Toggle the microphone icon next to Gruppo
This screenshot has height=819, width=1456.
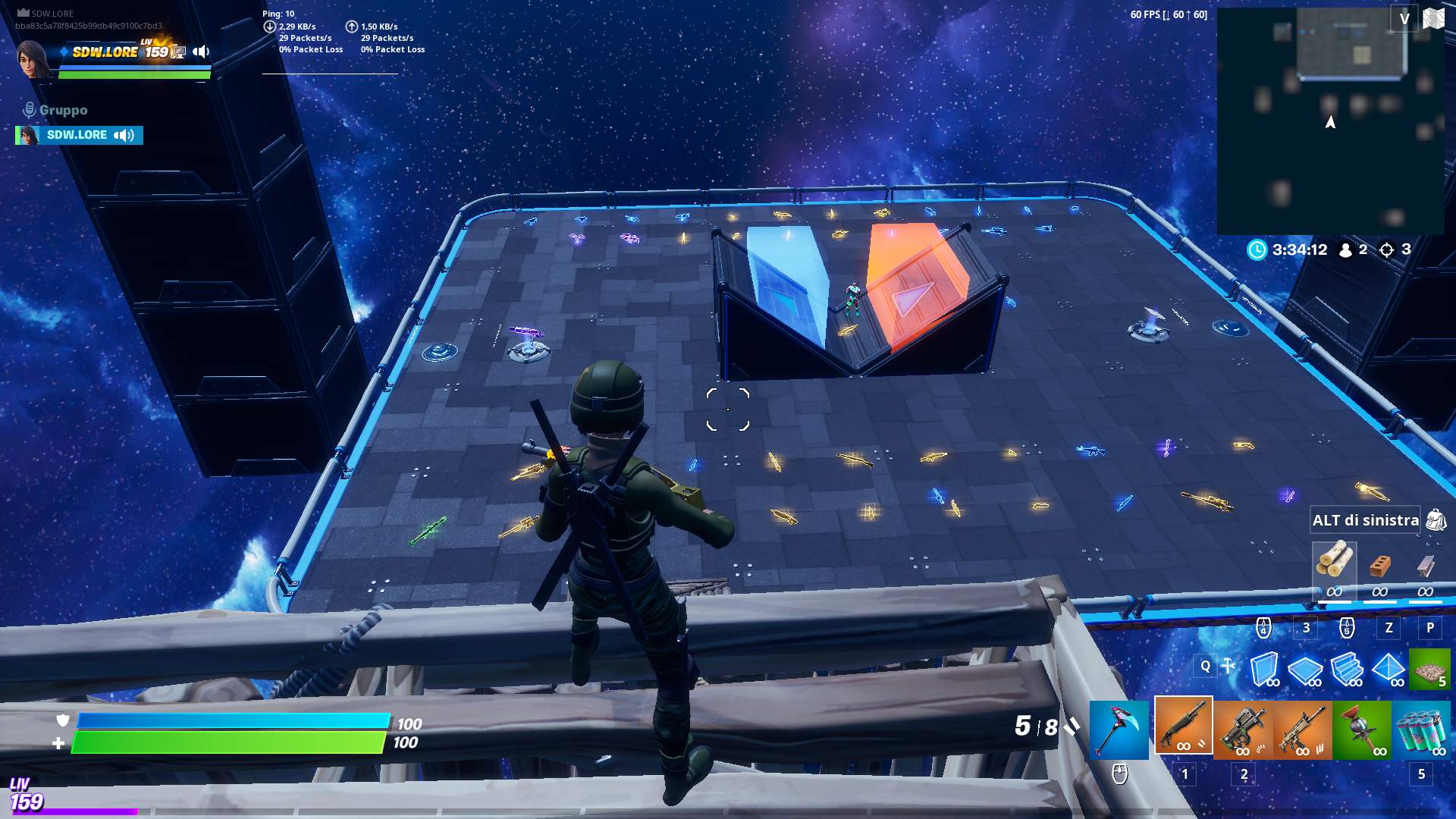(29, 108)
